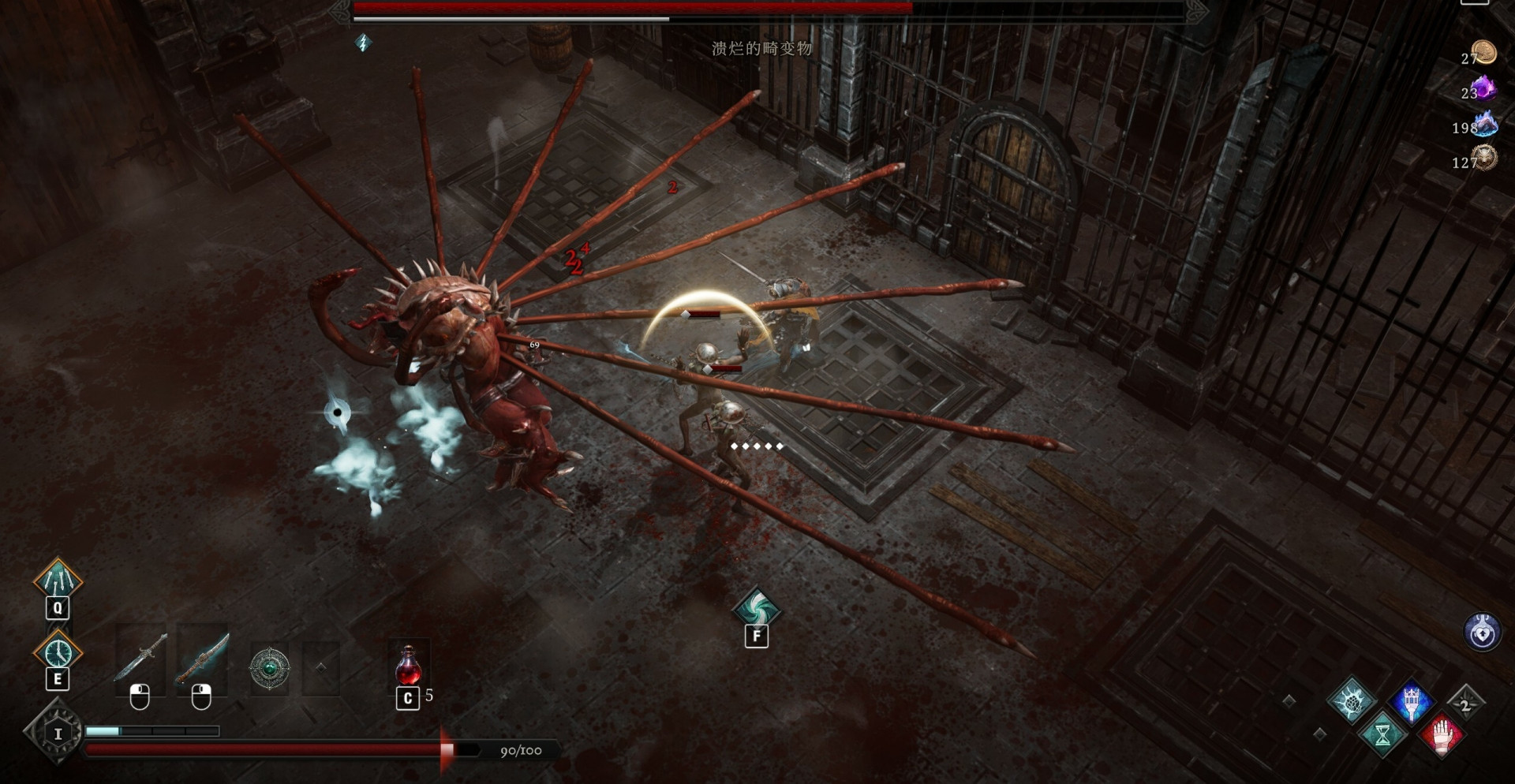Screen dimensions: 1515x784
Task: Click the wolf head medallion icon
Action: 1484,159
